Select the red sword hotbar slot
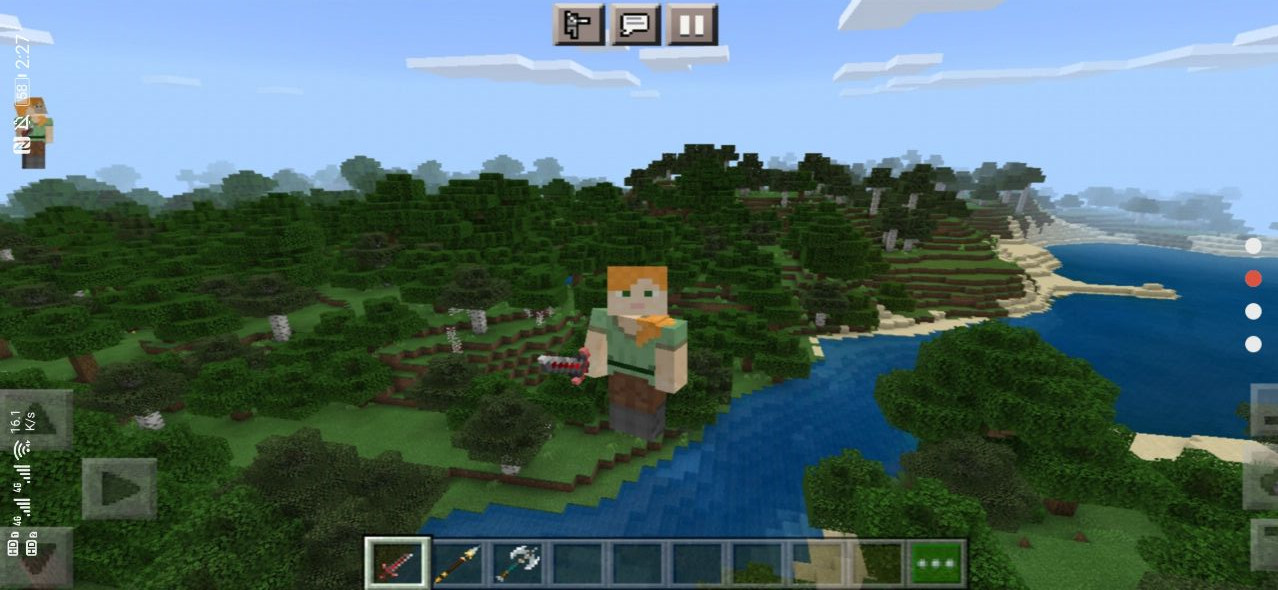 click(x=398, y=563)
